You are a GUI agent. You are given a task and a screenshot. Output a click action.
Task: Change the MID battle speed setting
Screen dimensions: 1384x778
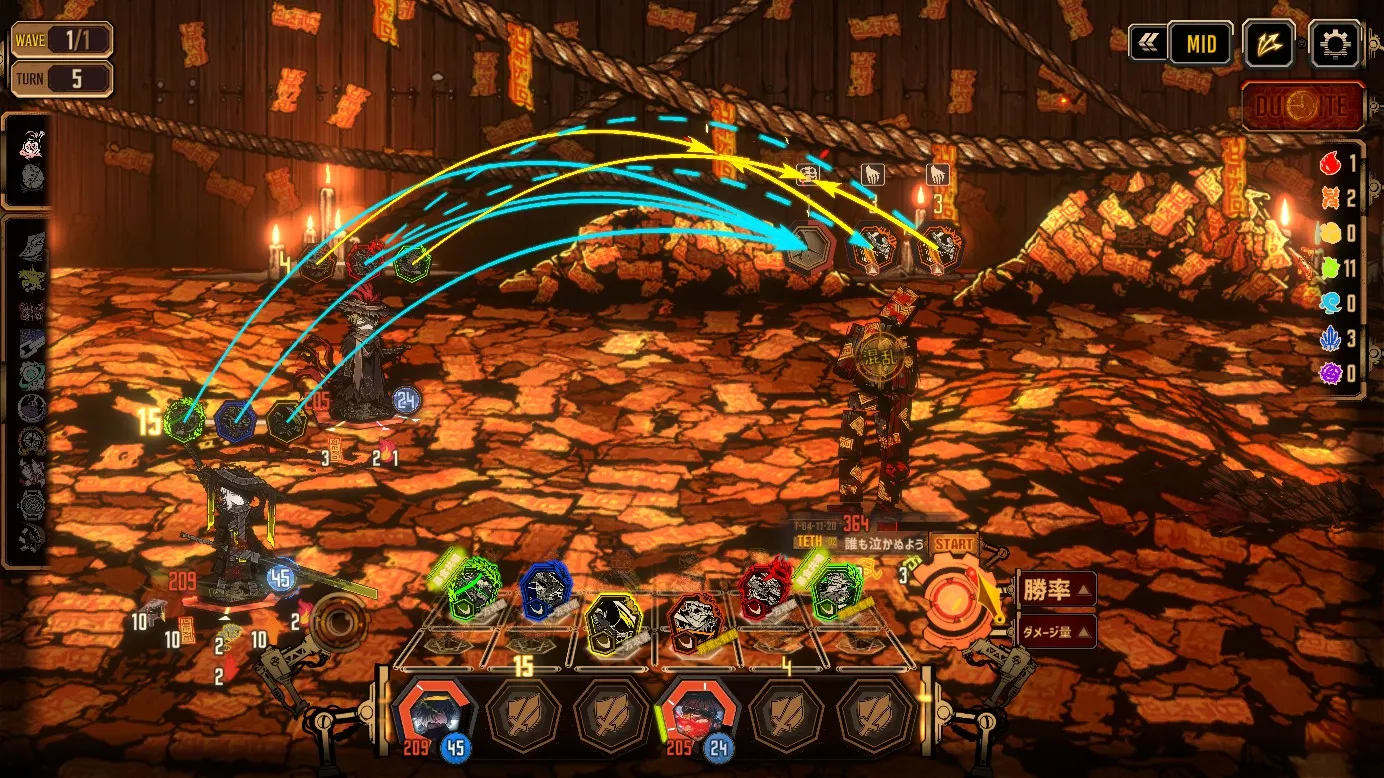[x=1201, y=44]
